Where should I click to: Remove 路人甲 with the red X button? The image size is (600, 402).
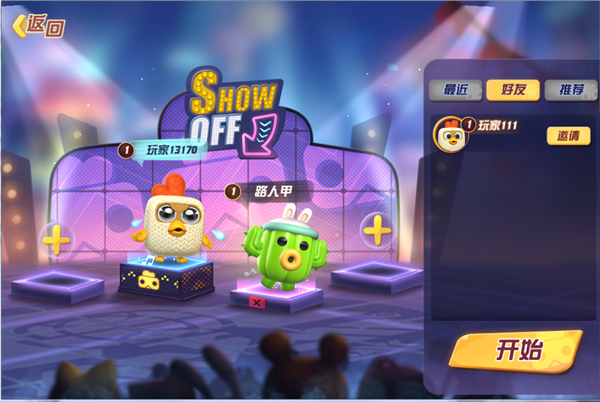[256, 301]
